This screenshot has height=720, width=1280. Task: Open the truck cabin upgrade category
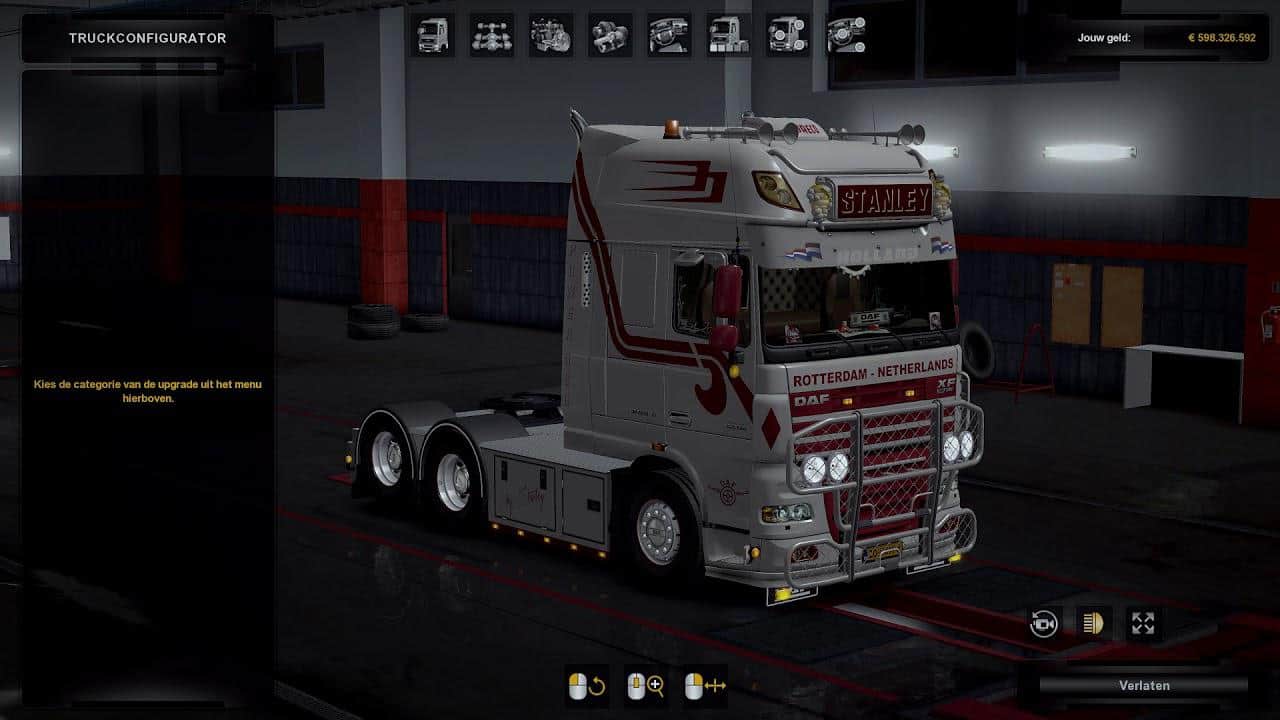point(432,35)
